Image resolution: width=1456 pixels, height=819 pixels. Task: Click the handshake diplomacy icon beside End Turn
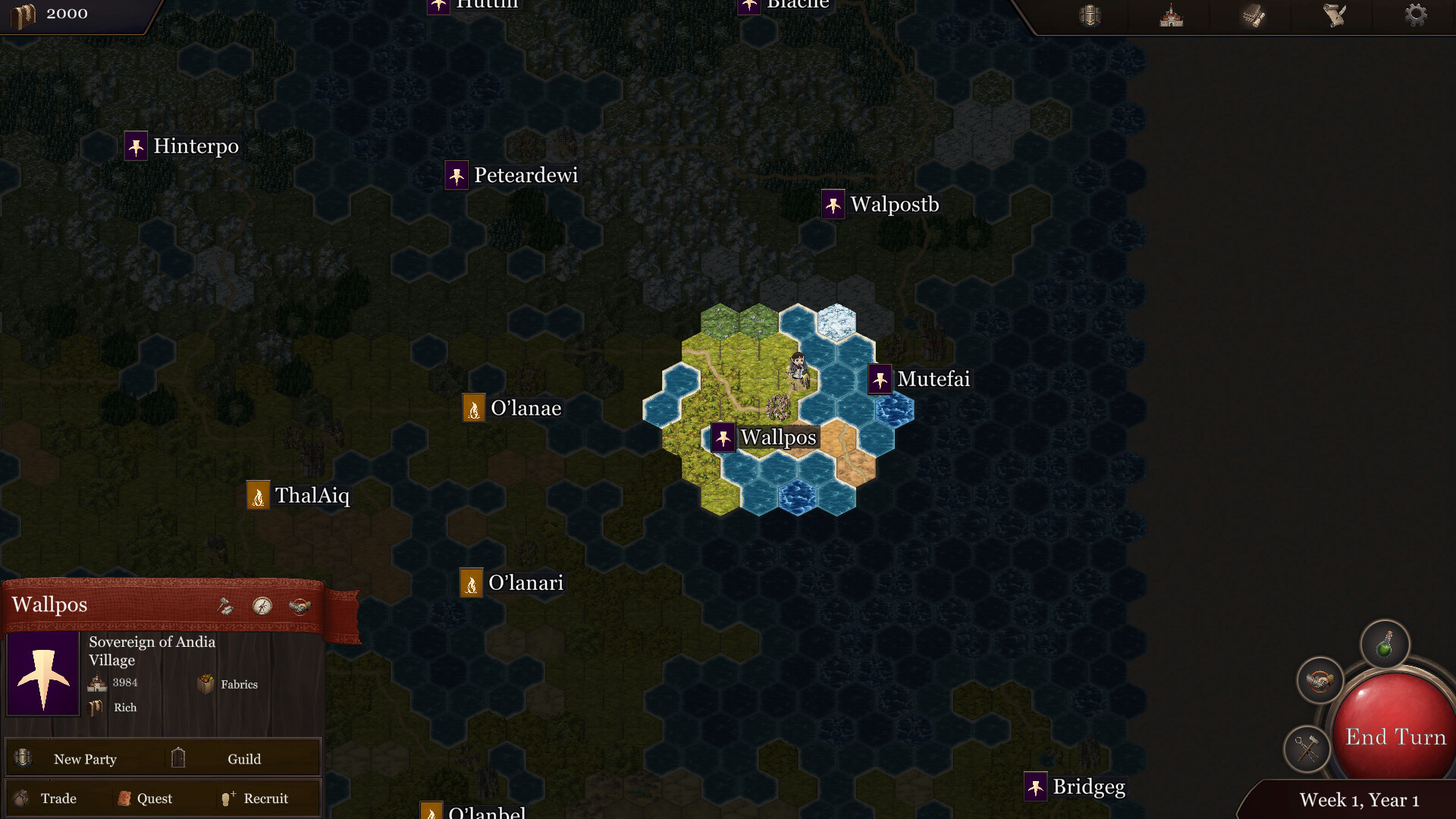(x=1319, y=680)
